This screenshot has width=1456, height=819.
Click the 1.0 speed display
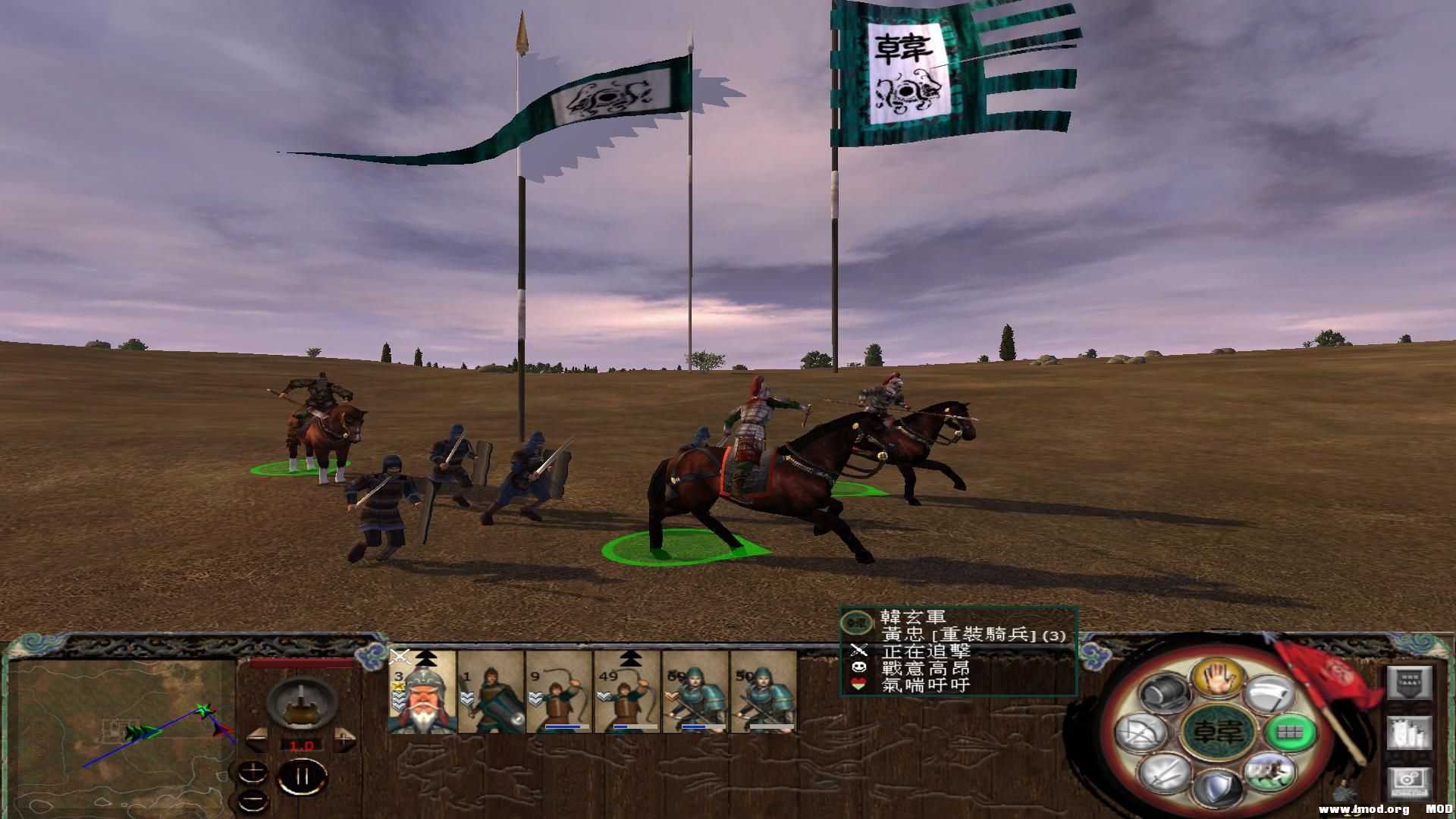point(301,745)
